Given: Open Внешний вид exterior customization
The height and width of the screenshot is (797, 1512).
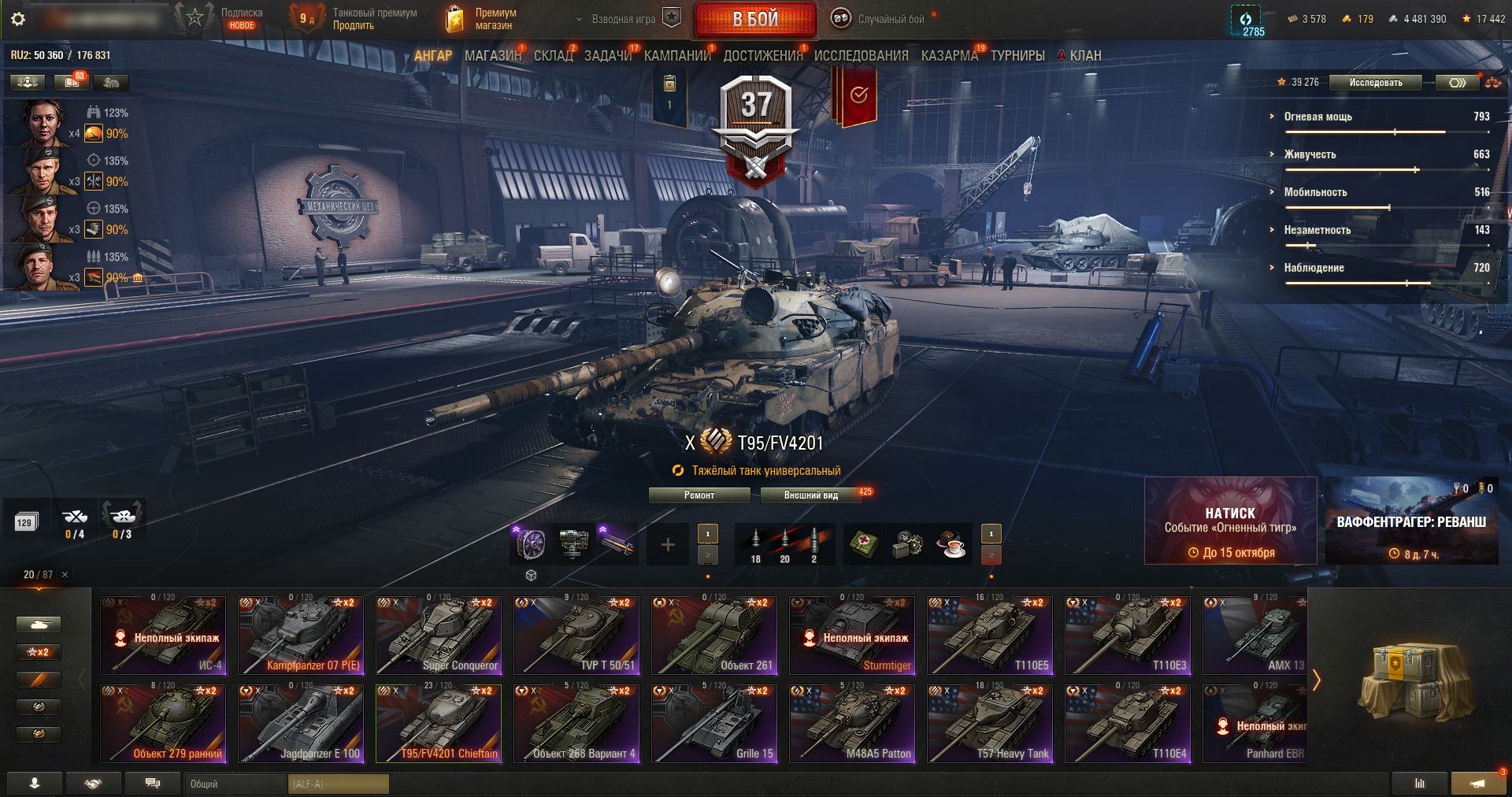Looking at the screenshot, I should coord(810,495).
